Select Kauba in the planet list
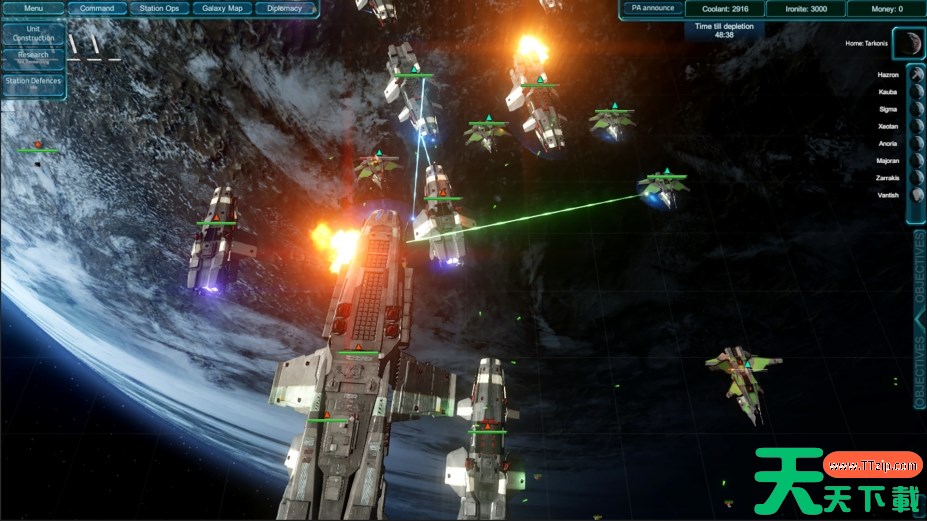Viewport: 927px width, 521px height. [916, 92]
